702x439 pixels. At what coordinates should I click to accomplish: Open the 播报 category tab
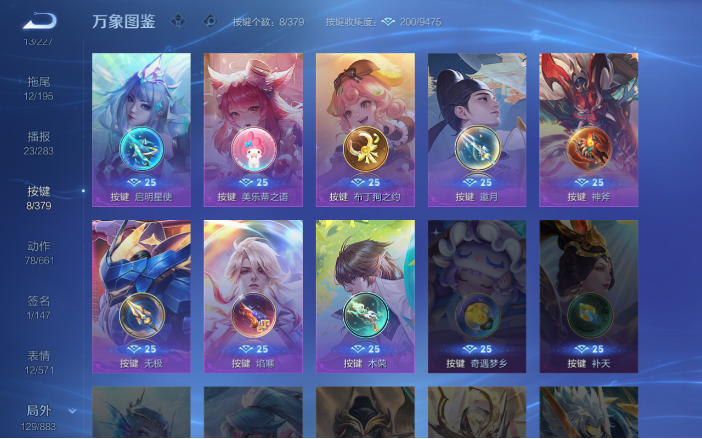pos(39,141)
